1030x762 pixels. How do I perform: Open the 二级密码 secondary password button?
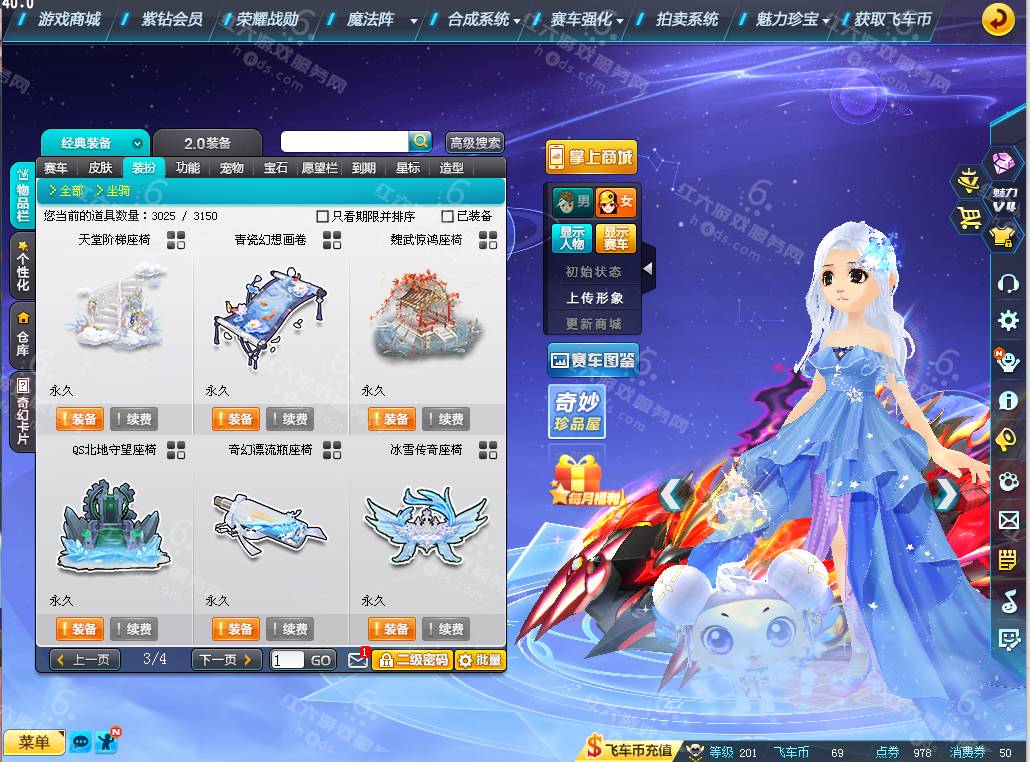(x=412, y=660)
